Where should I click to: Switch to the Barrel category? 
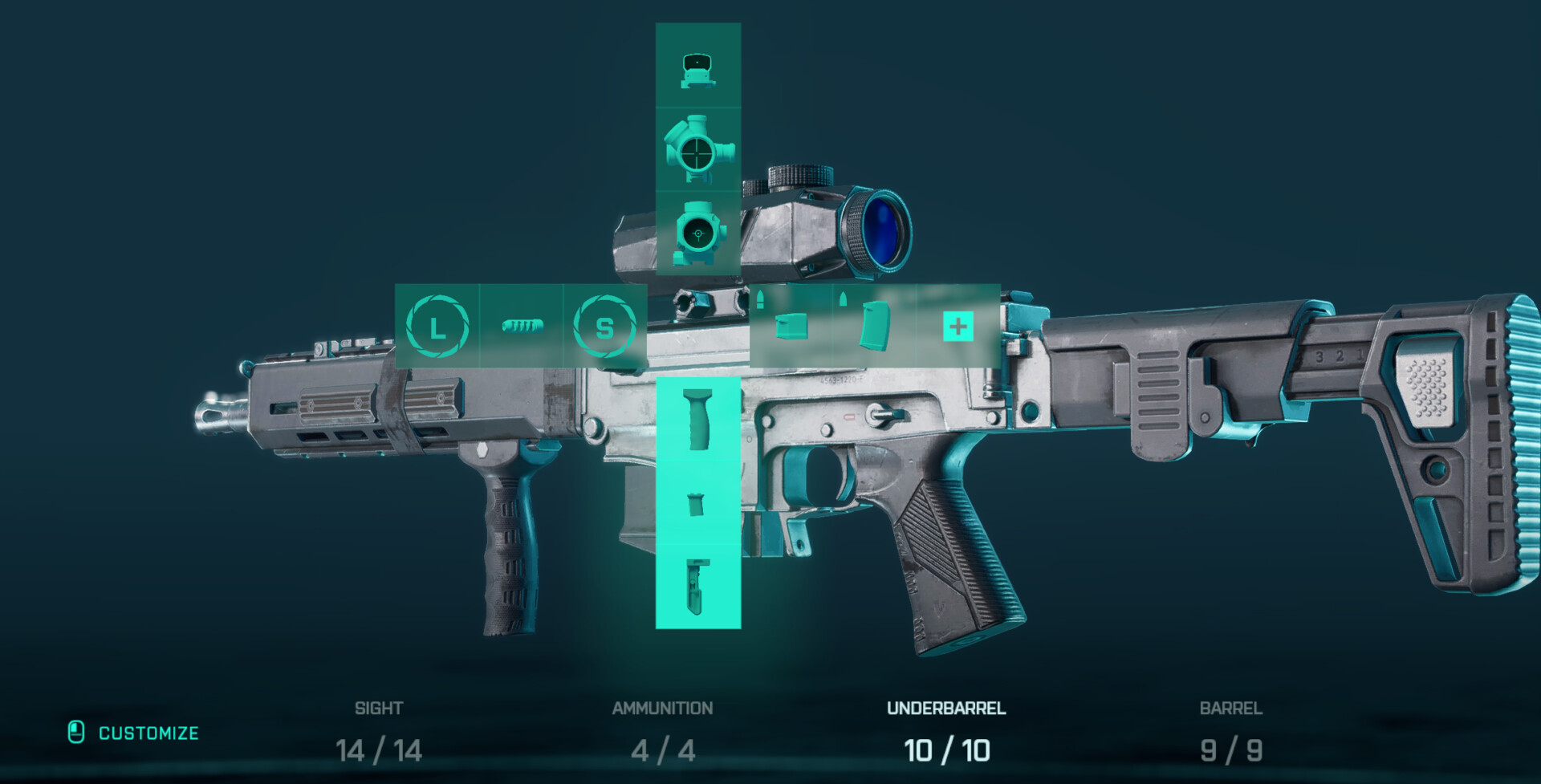[1230, 732]
